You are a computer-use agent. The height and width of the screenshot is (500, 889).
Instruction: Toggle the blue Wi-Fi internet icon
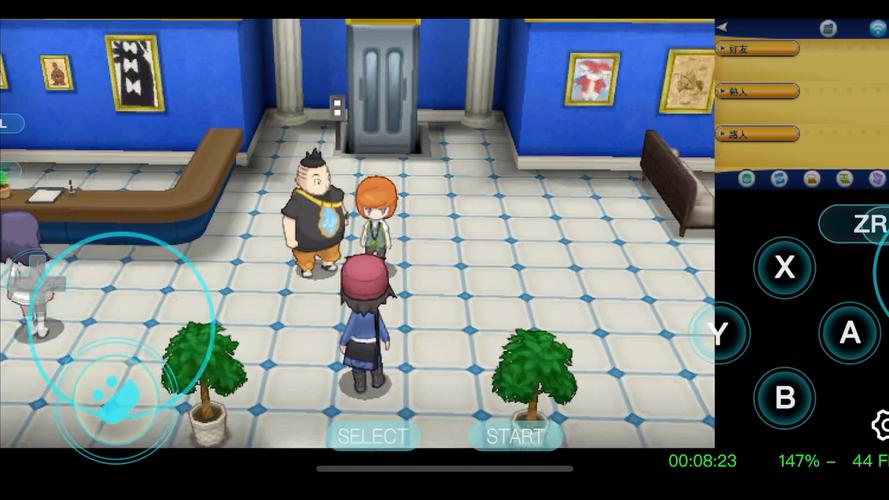[878, 28]
